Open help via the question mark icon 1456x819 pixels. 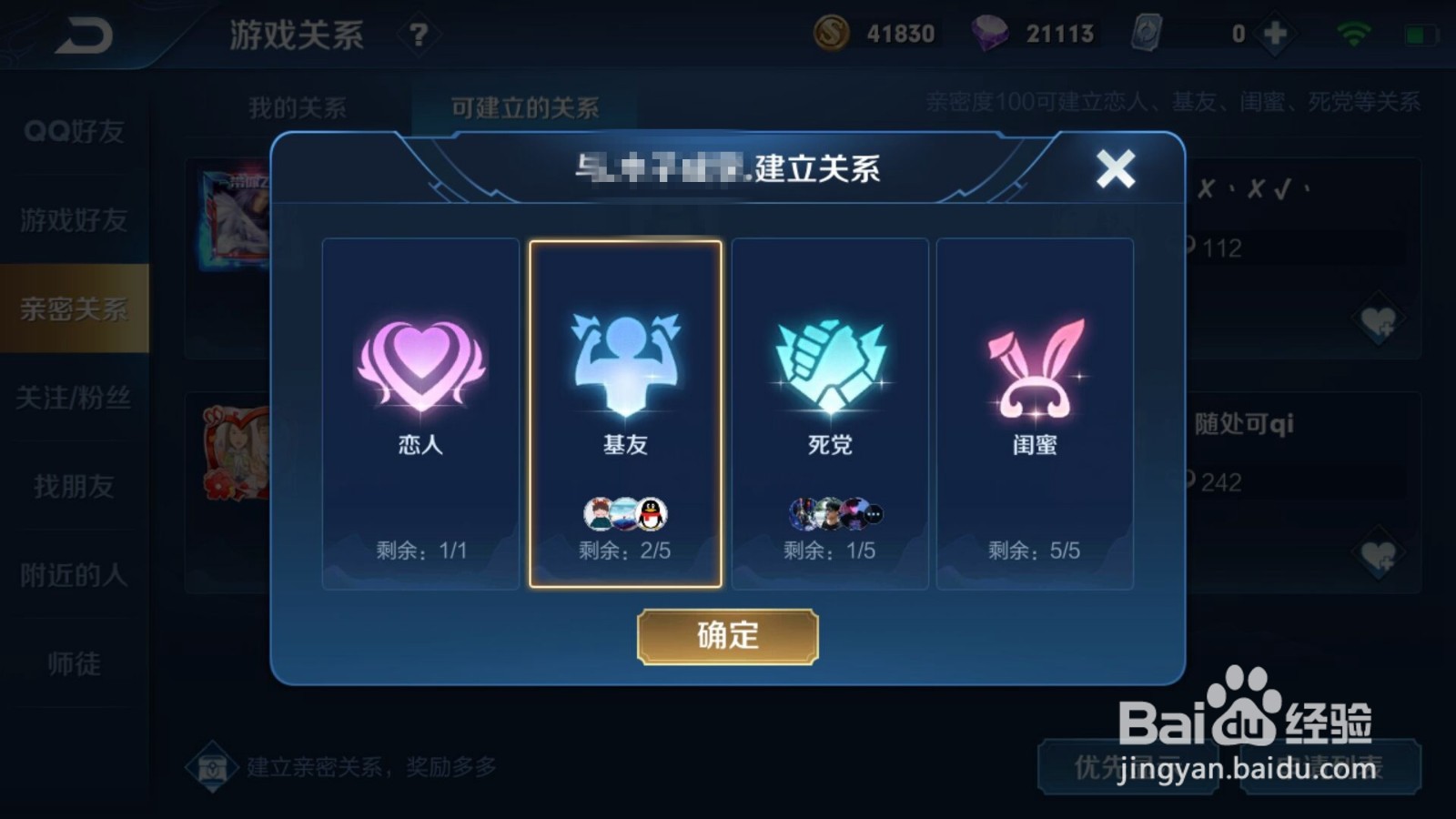click(417, 34)
